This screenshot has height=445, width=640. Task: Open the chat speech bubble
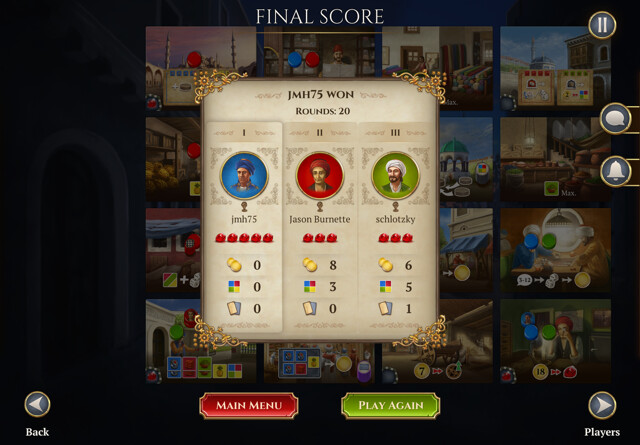[x=614, y=119]
